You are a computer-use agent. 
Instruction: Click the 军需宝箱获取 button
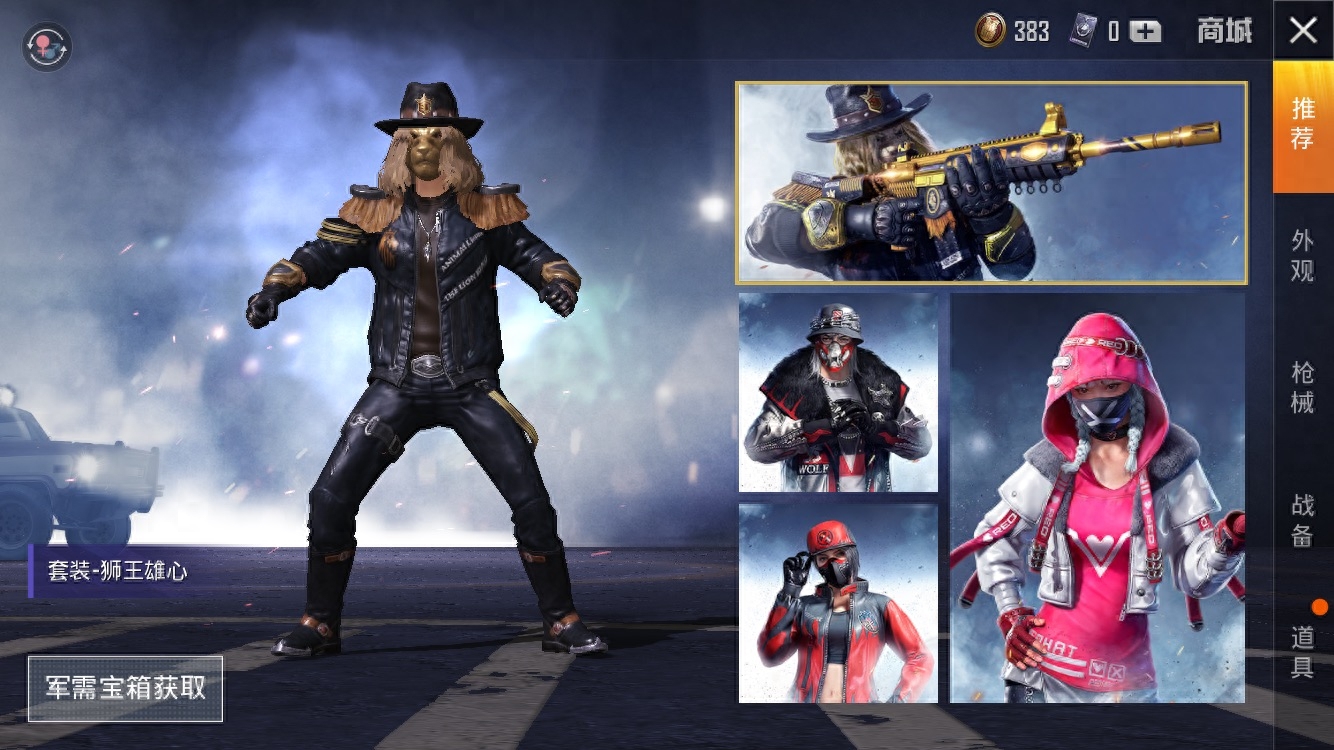125,688
